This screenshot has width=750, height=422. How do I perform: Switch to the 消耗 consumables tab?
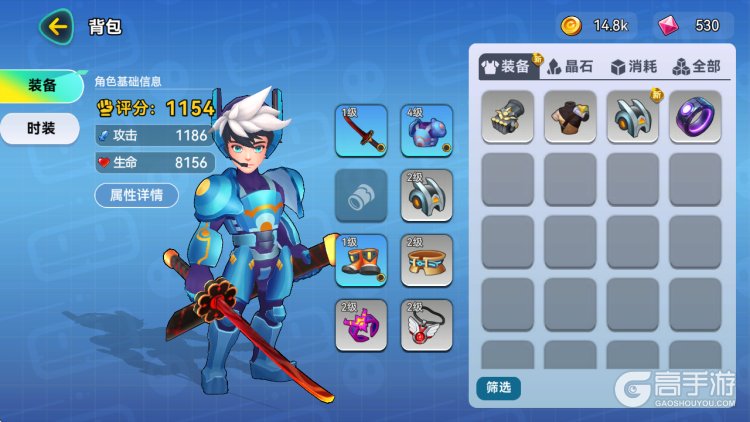[x=633, y=67]
